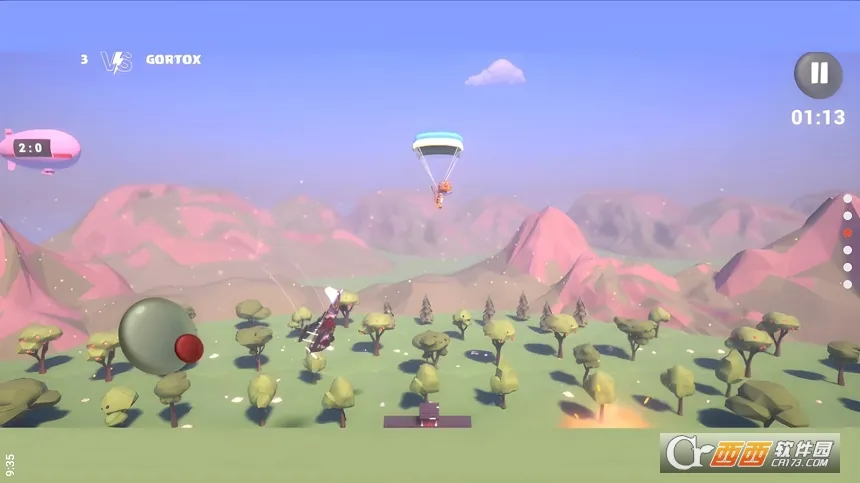Viewport: 860px width, 483px height.
Task: Touch the grey virtual joystick pad
Action: pos(151,333)
